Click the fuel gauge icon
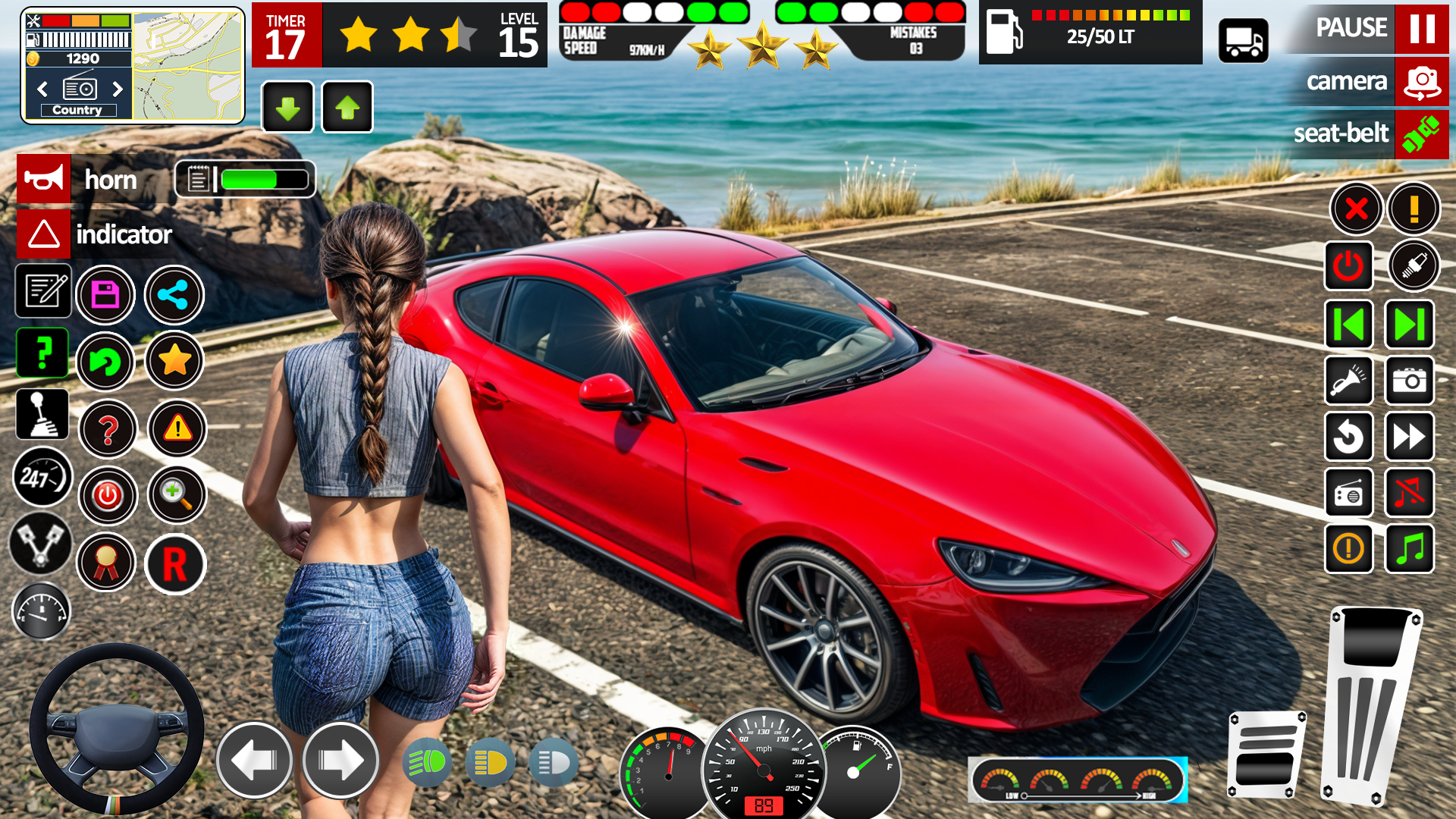 tap(42, 611)
